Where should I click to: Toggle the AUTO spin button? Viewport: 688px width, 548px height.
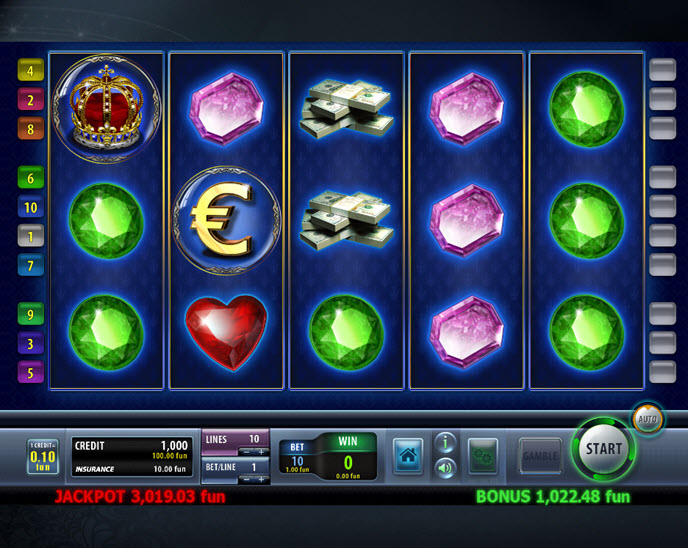[647, 419]
